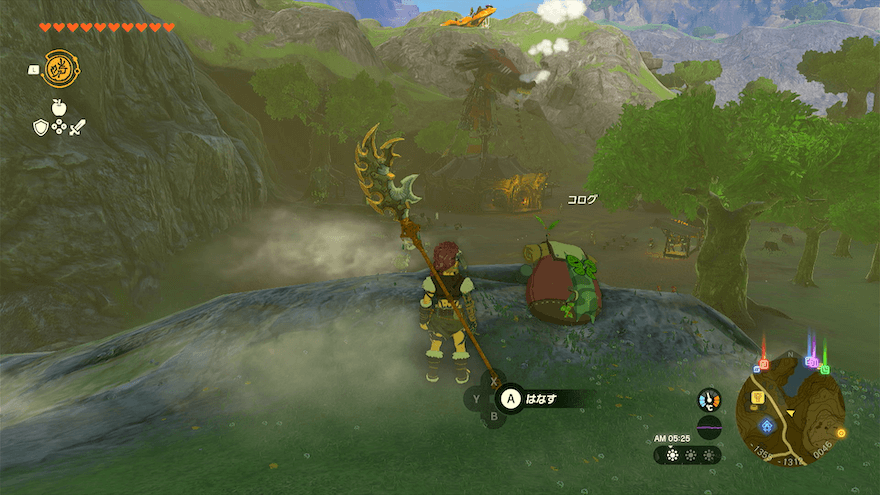Click the noise meter circle
Viewport: 880px width, 495px height.
click(709, 427)
